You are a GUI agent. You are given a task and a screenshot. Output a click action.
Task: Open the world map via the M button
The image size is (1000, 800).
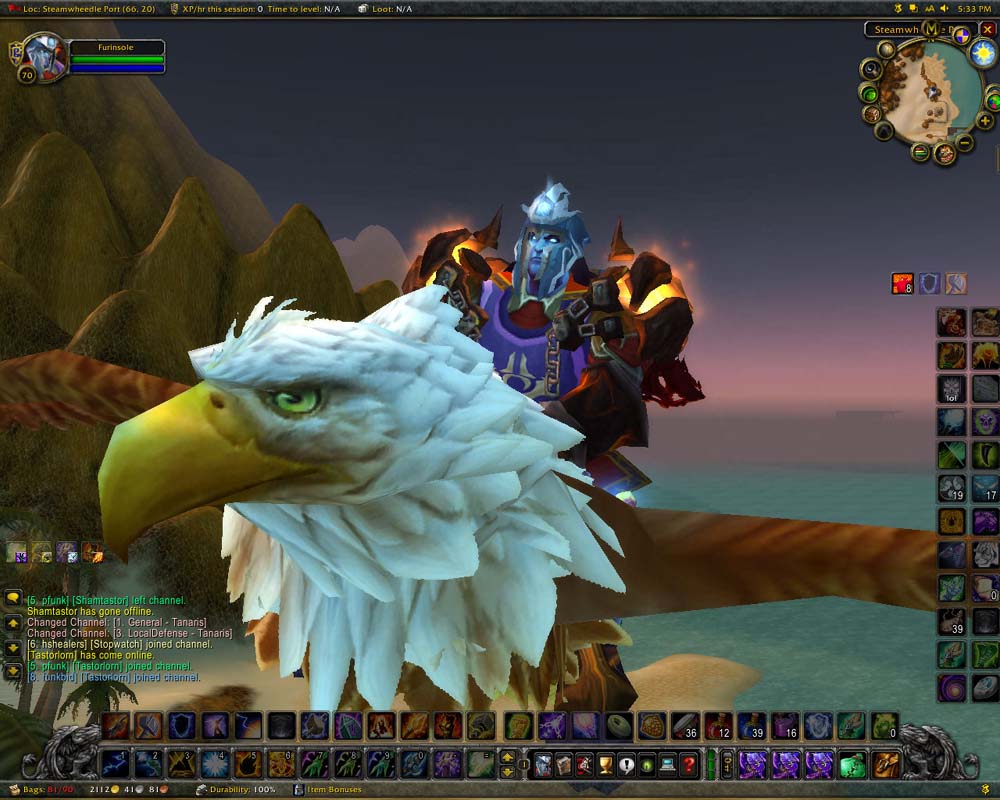coord(931,29)
